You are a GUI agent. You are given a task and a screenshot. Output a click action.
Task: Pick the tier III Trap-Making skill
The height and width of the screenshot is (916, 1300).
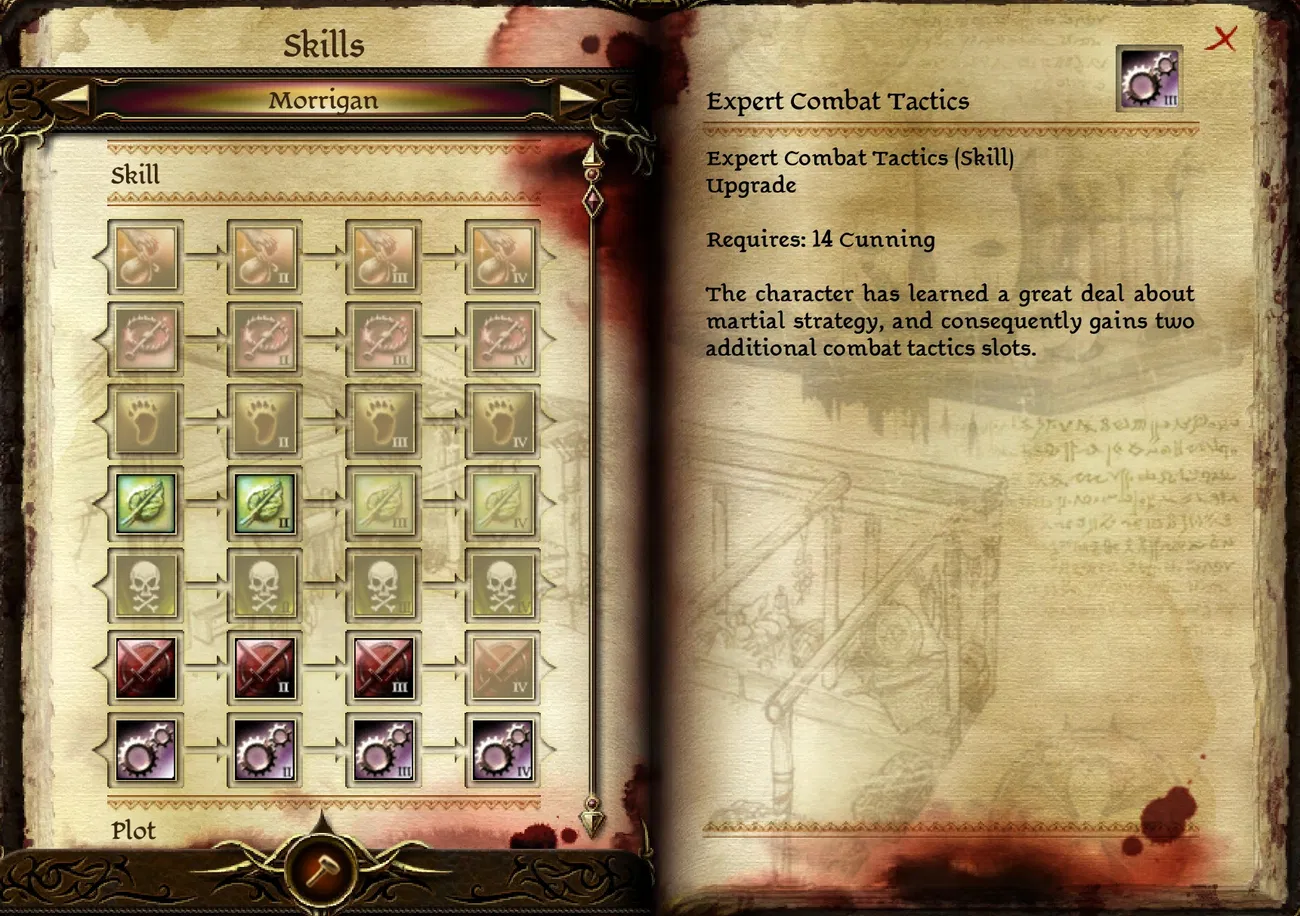(384, 340)
